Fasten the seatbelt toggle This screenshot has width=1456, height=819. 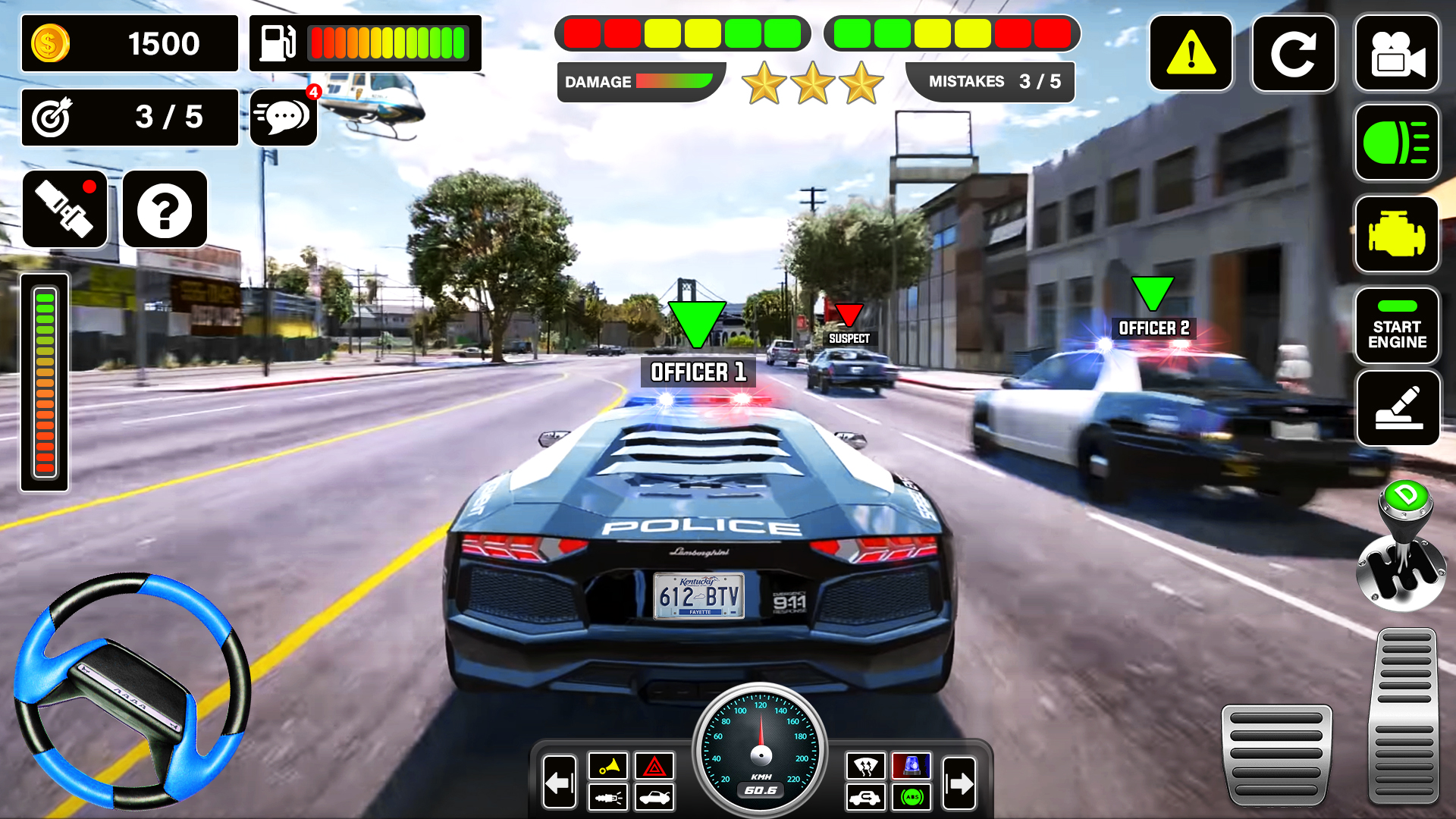(x=65, y=210)
